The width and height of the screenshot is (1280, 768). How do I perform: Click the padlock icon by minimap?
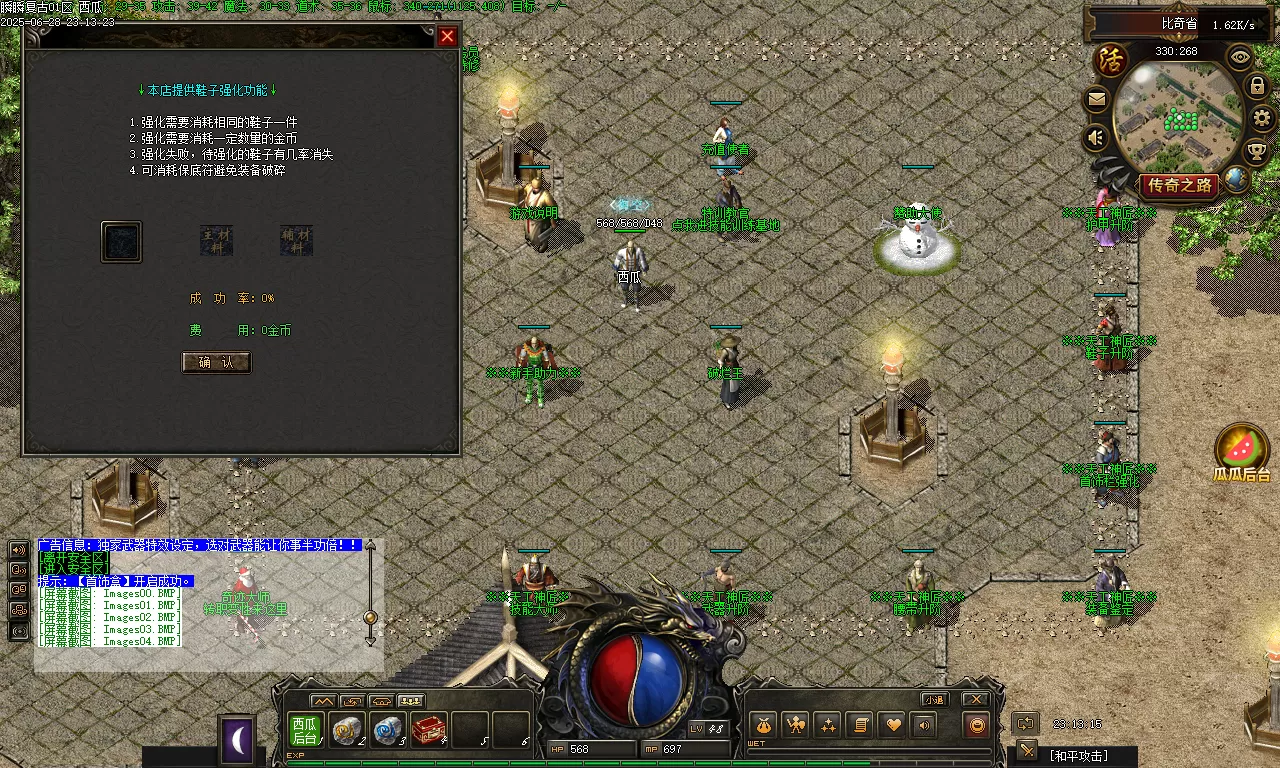(1258, 86)
